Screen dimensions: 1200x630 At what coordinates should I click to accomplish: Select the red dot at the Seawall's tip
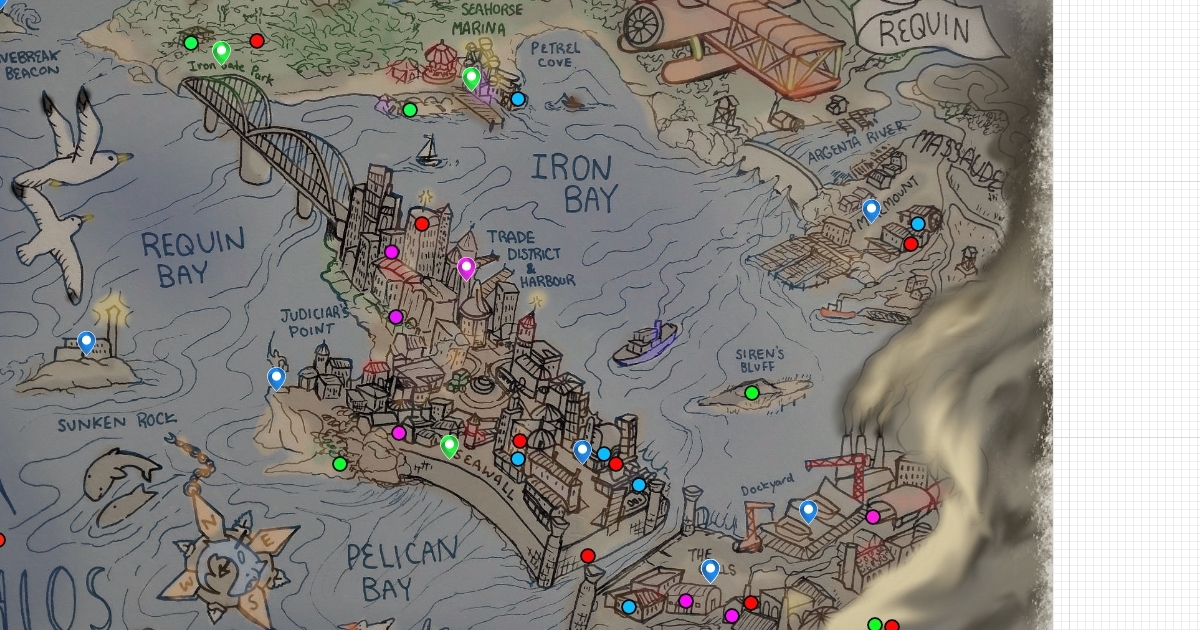click(588, 556)
